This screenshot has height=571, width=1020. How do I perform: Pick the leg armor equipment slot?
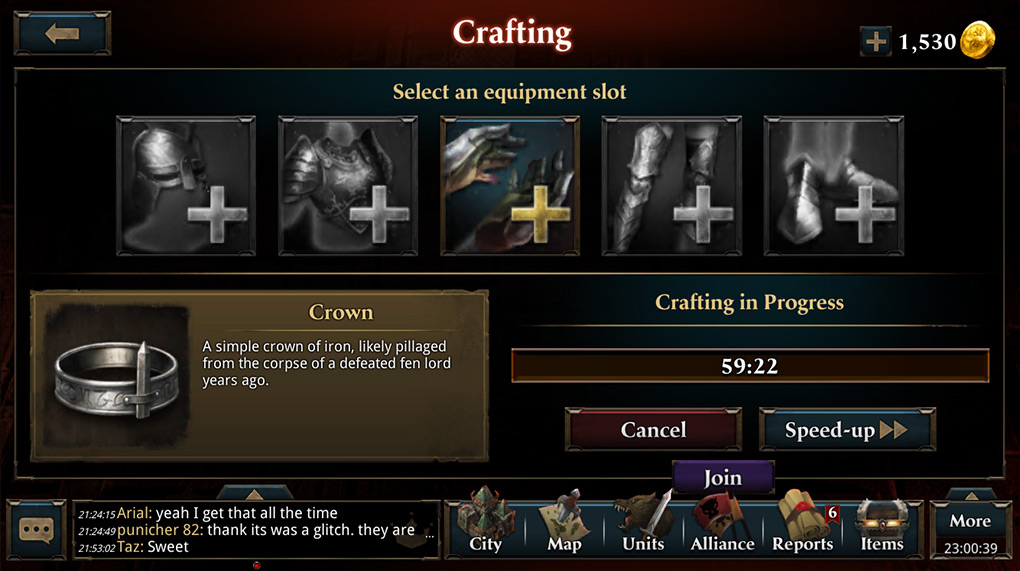tap(672, 186)
